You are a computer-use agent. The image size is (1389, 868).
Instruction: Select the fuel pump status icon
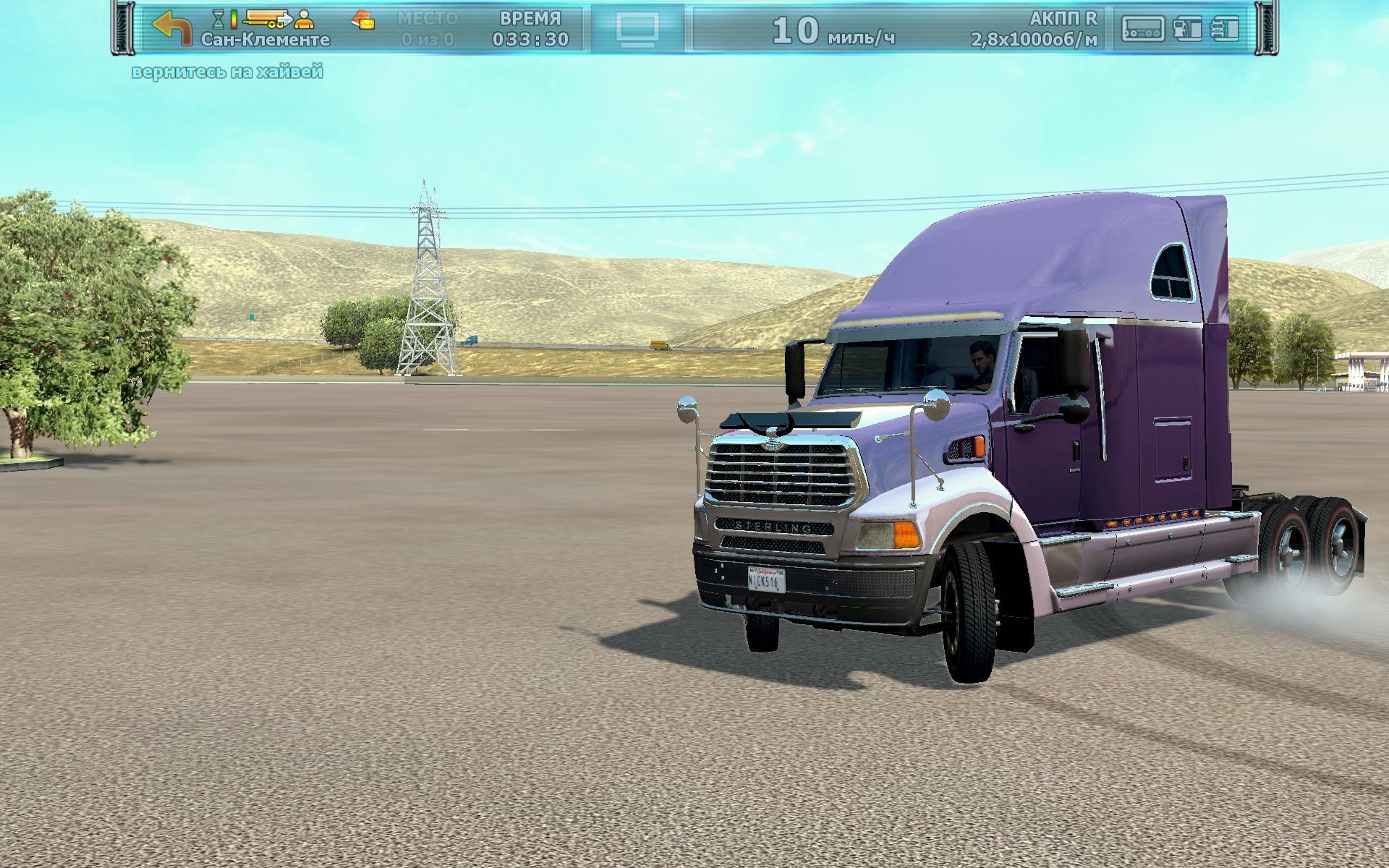coord(1187,28)
